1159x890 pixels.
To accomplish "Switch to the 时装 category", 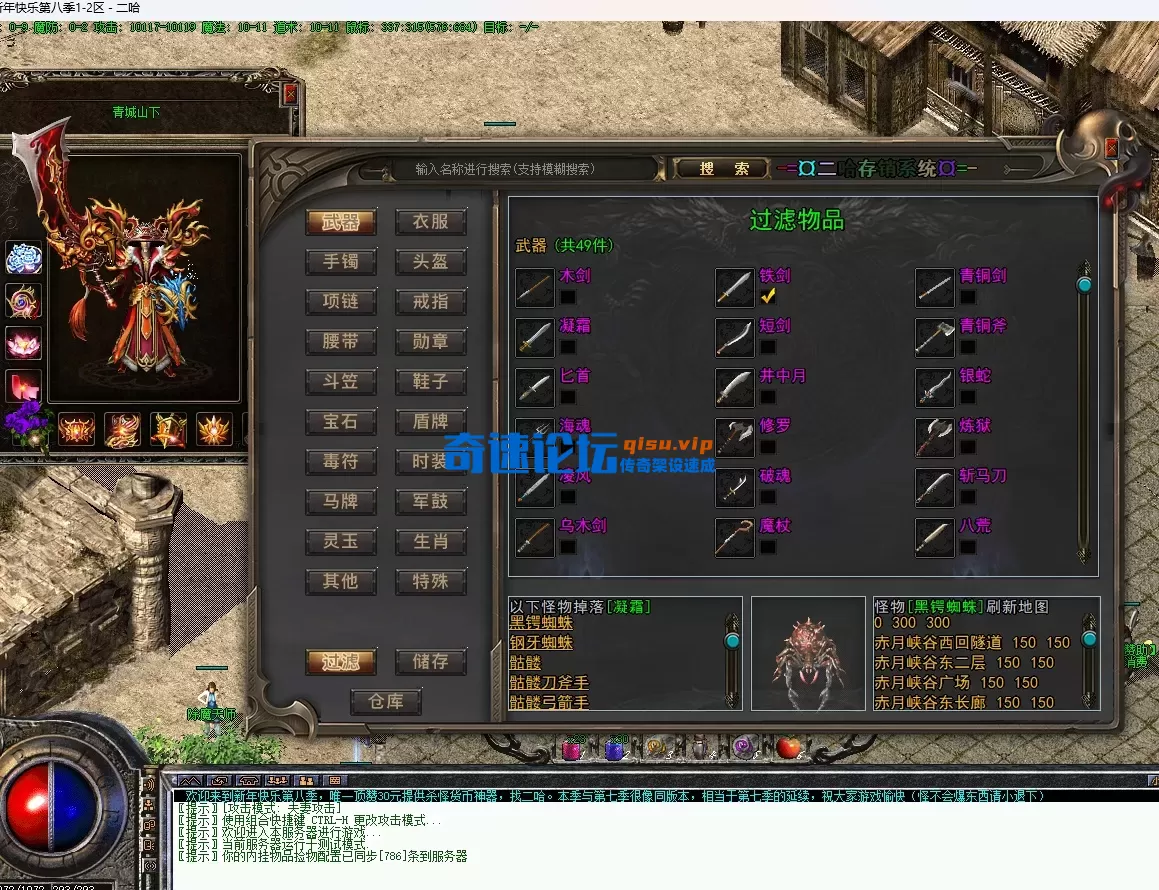I will (431, 462).
